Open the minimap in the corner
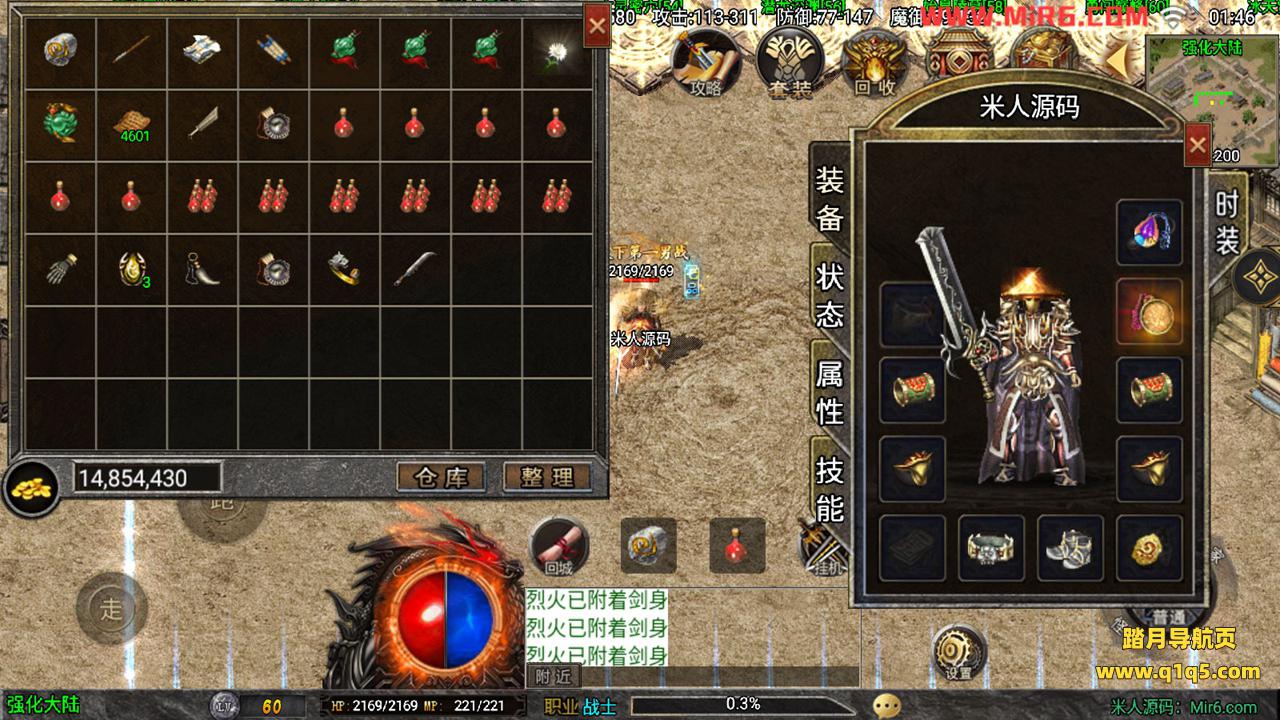 tap(1212, 98)
